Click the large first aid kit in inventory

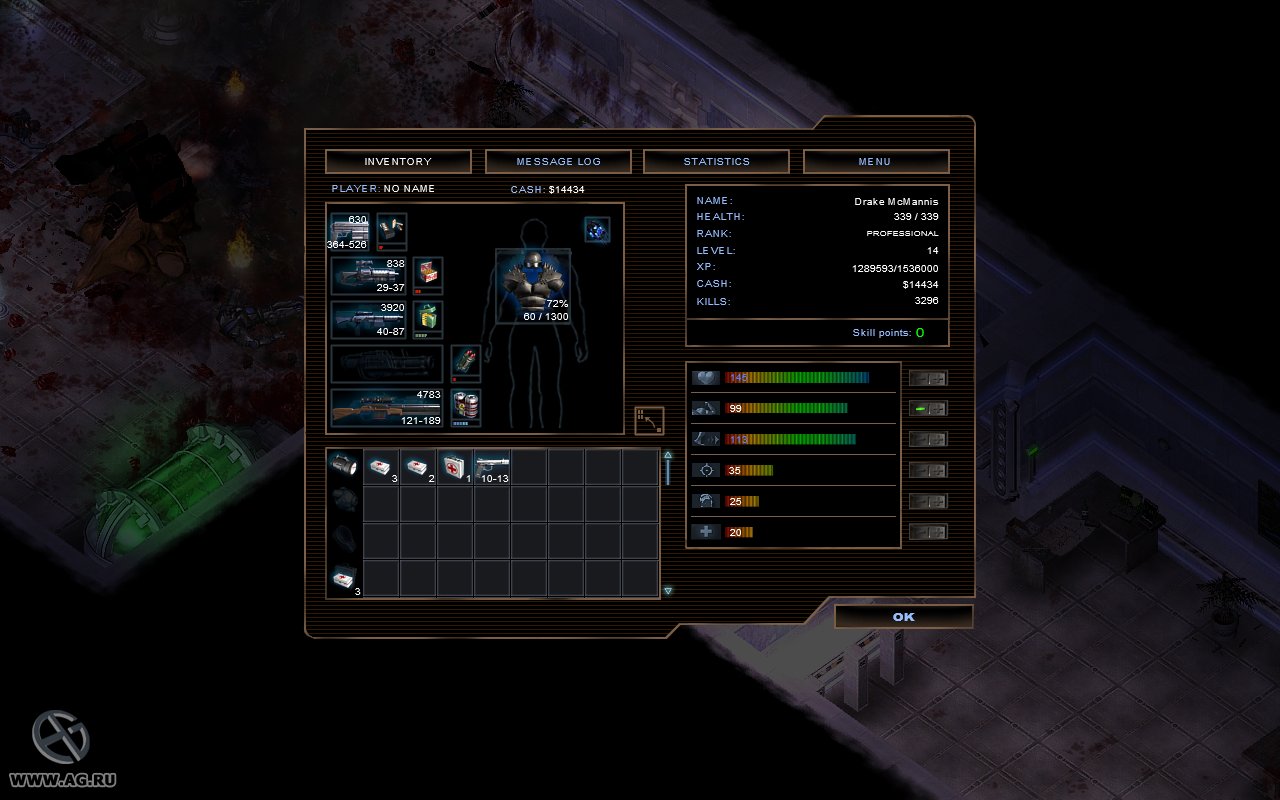(452, 467)
